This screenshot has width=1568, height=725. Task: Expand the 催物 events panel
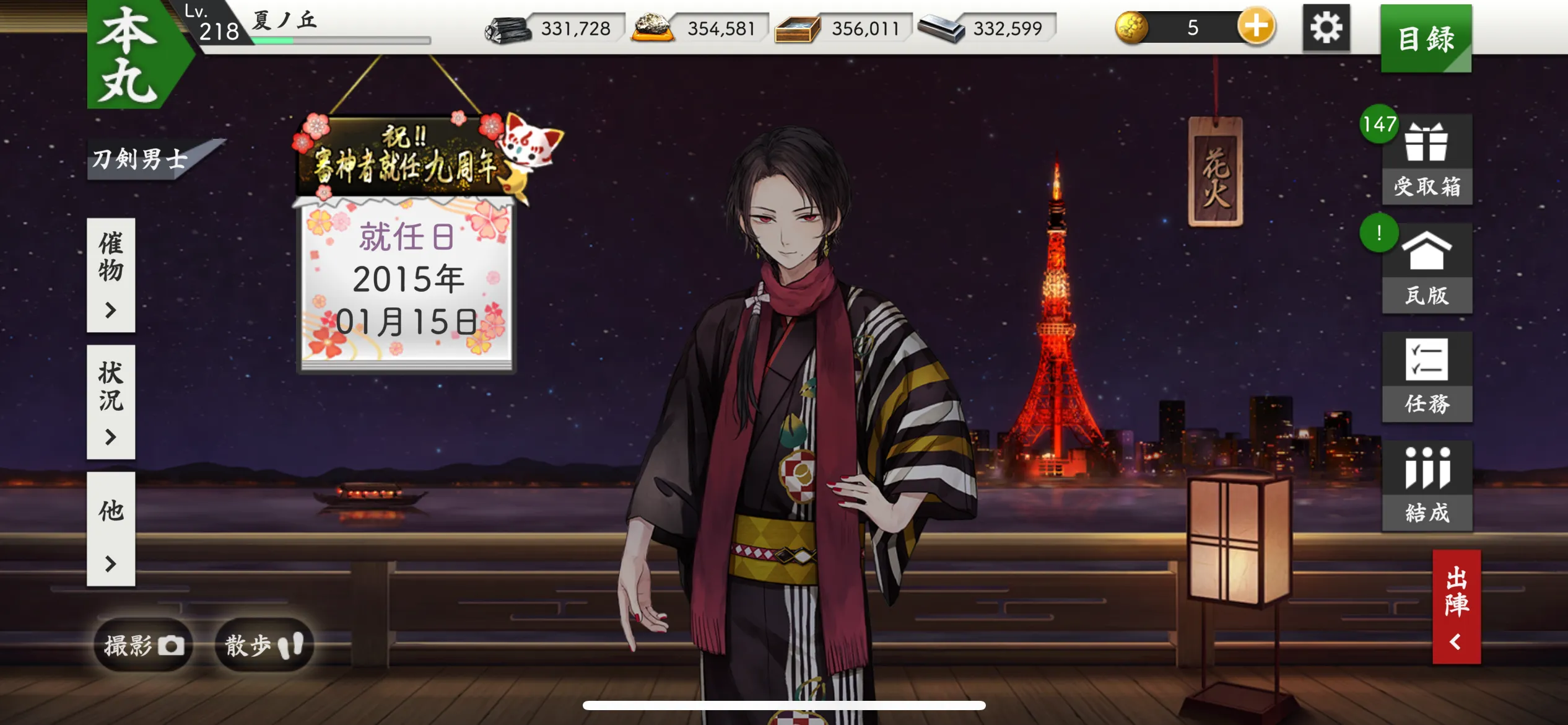point(111,271)
